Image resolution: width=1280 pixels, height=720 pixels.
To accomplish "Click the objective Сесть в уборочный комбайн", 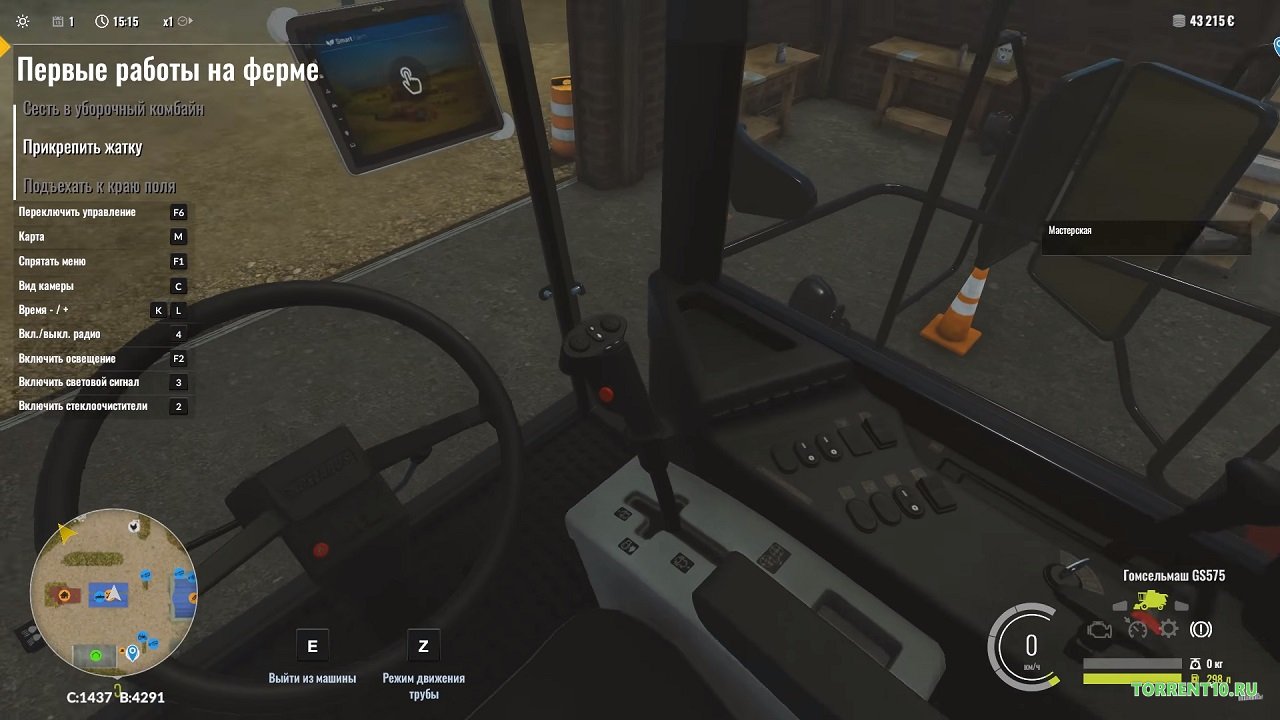I will tap(114, 108).
